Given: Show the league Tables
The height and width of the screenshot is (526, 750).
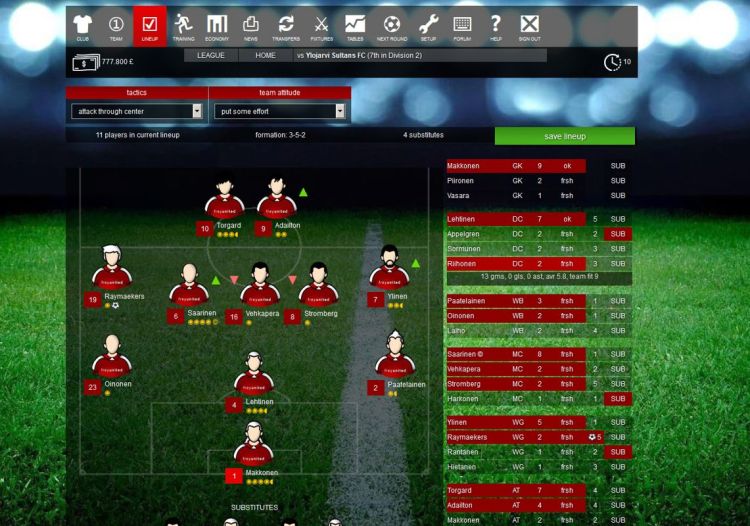Looking at the screenshot, I should click(355, 26).
